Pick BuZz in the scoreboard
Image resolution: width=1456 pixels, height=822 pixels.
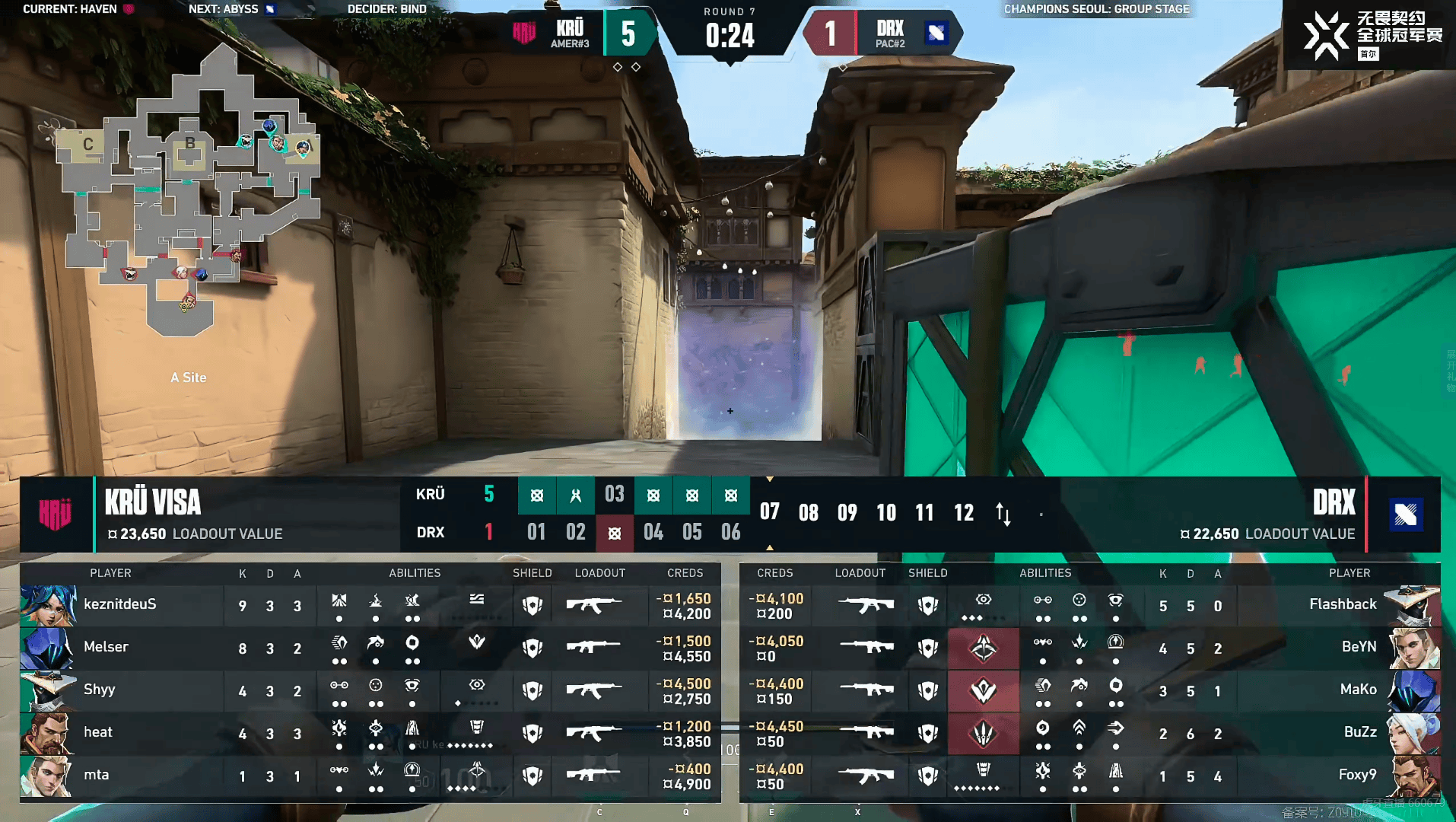(1359, 733)
